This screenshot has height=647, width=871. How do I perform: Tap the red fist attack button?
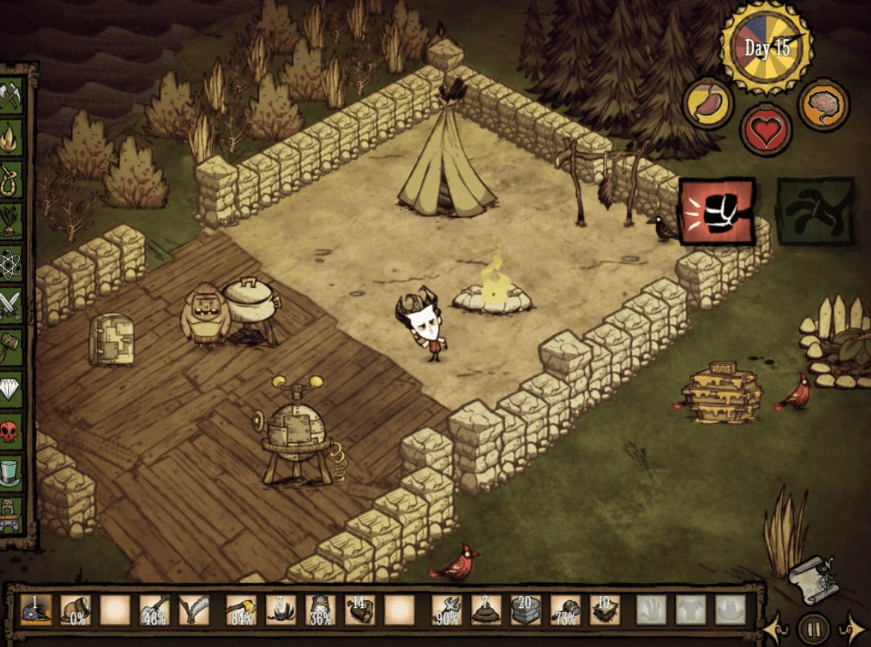click(716, 211)
